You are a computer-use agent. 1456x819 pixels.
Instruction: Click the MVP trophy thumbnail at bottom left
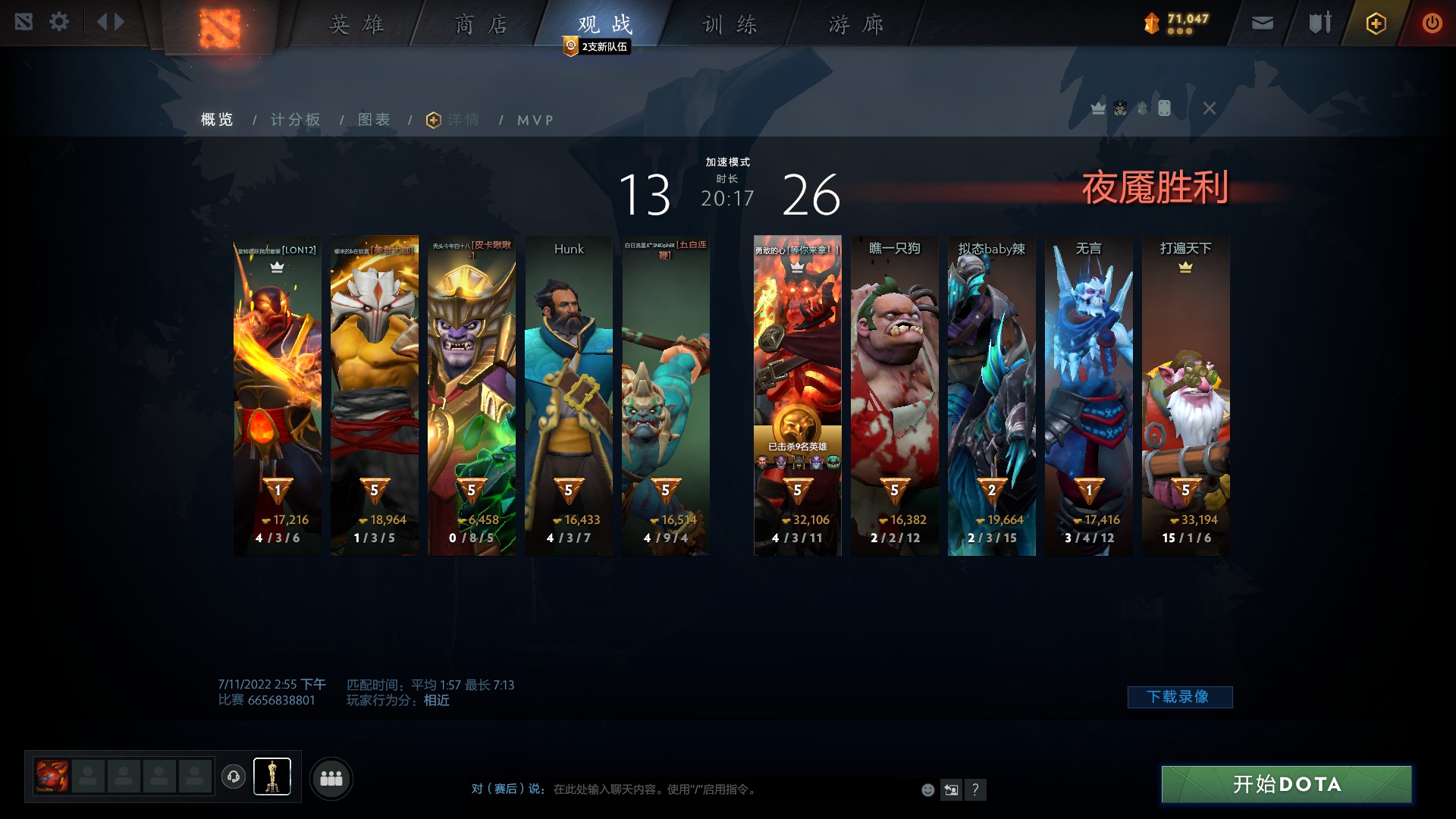(272, 777)
